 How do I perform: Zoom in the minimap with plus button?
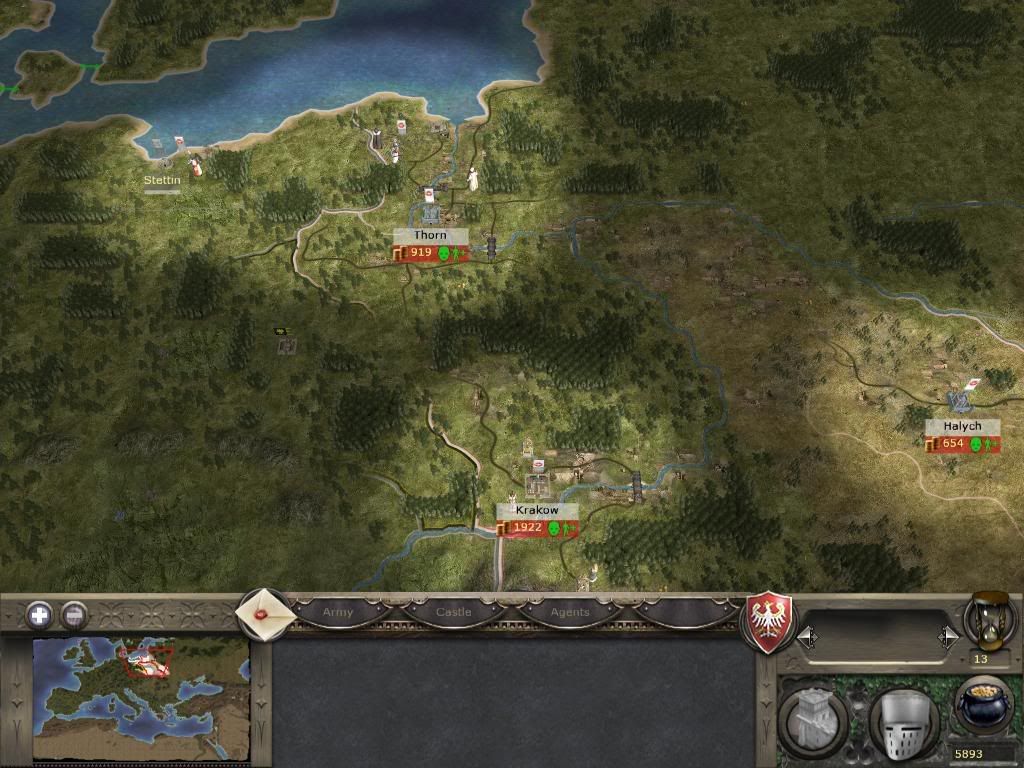[40, 614]
